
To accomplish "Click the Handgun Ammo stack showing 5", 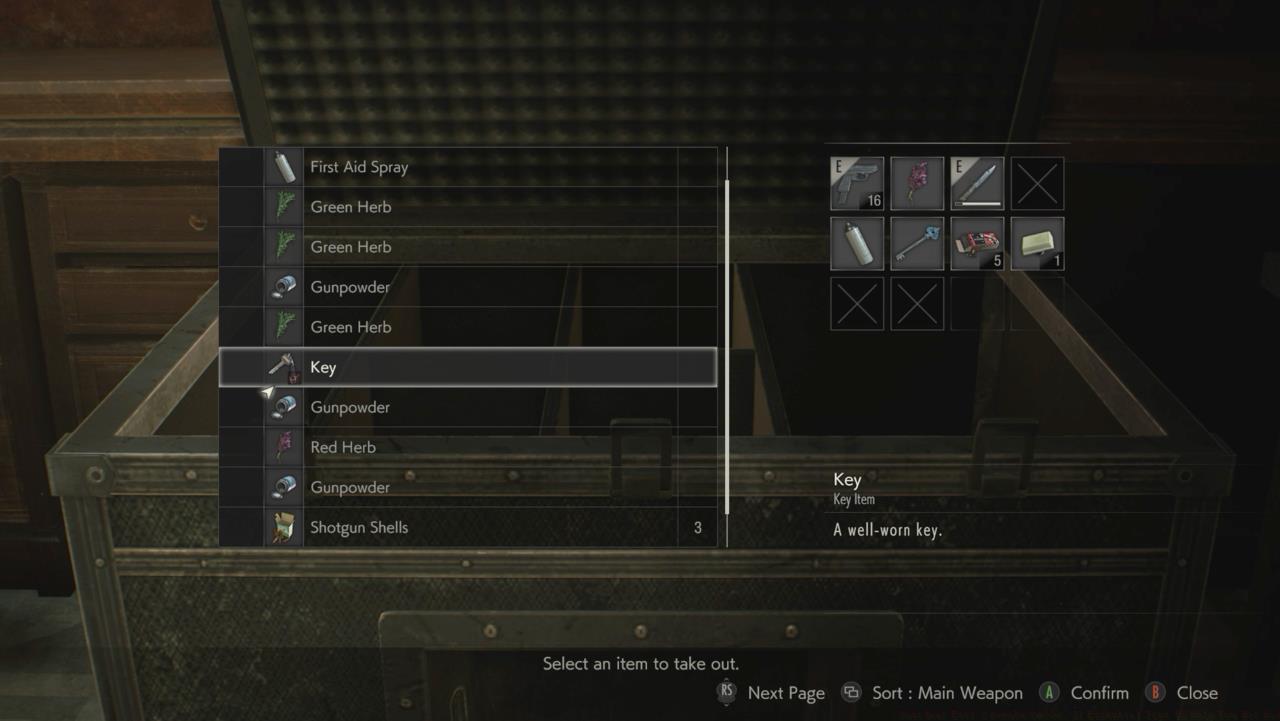I will pyautogui.click(x=978, y=243).
